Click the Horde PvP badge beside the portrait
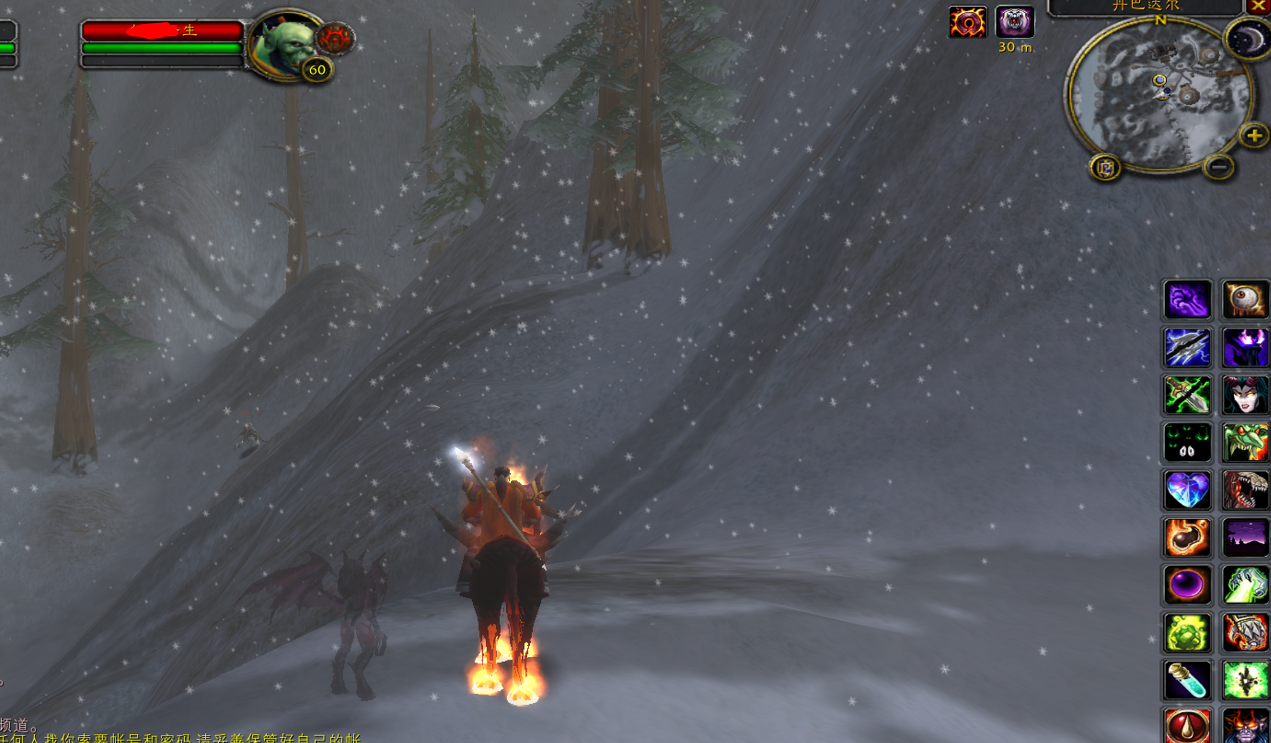 point(334,39)
